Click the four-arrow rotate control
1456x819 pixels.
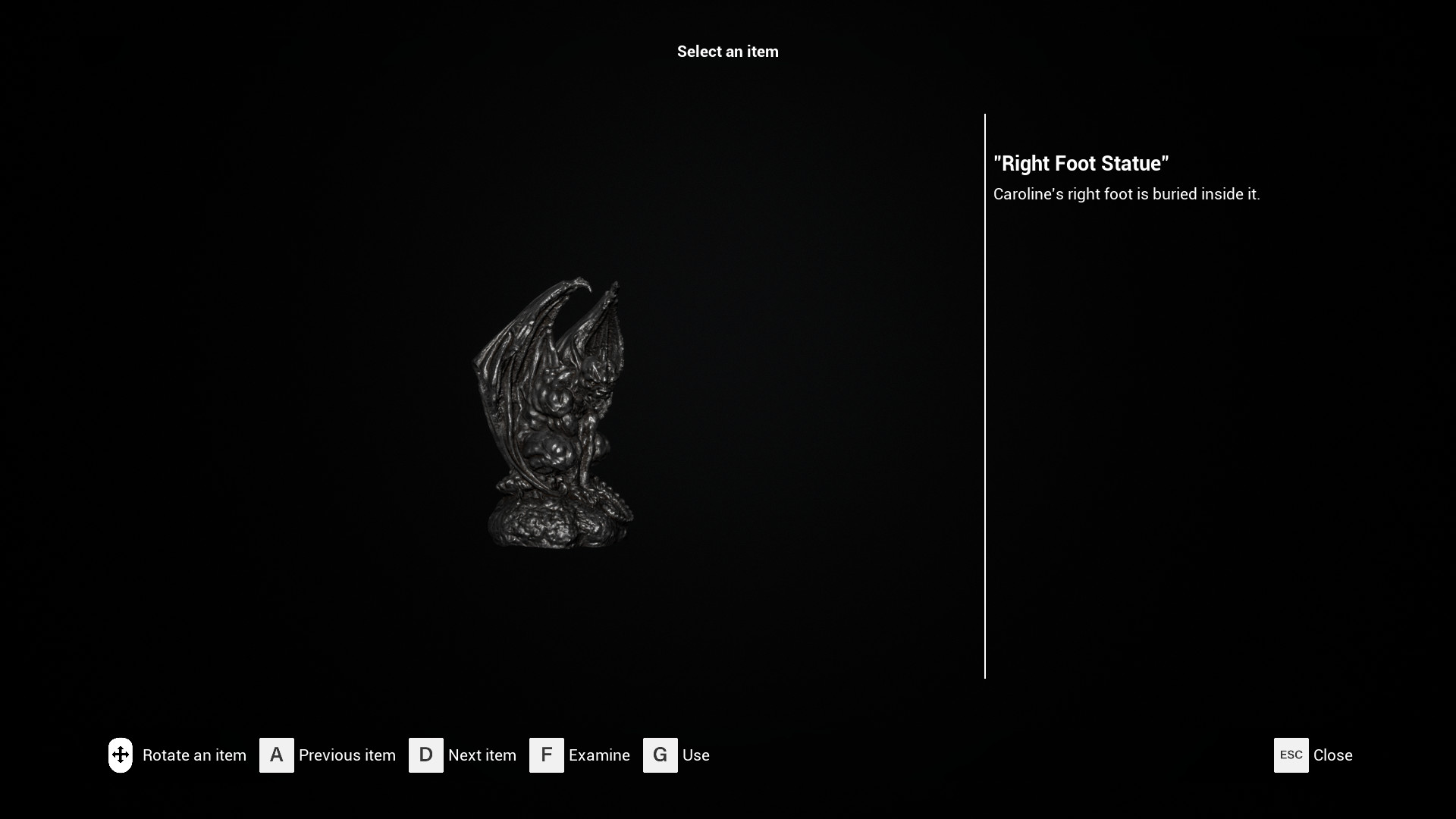(121, 755)
